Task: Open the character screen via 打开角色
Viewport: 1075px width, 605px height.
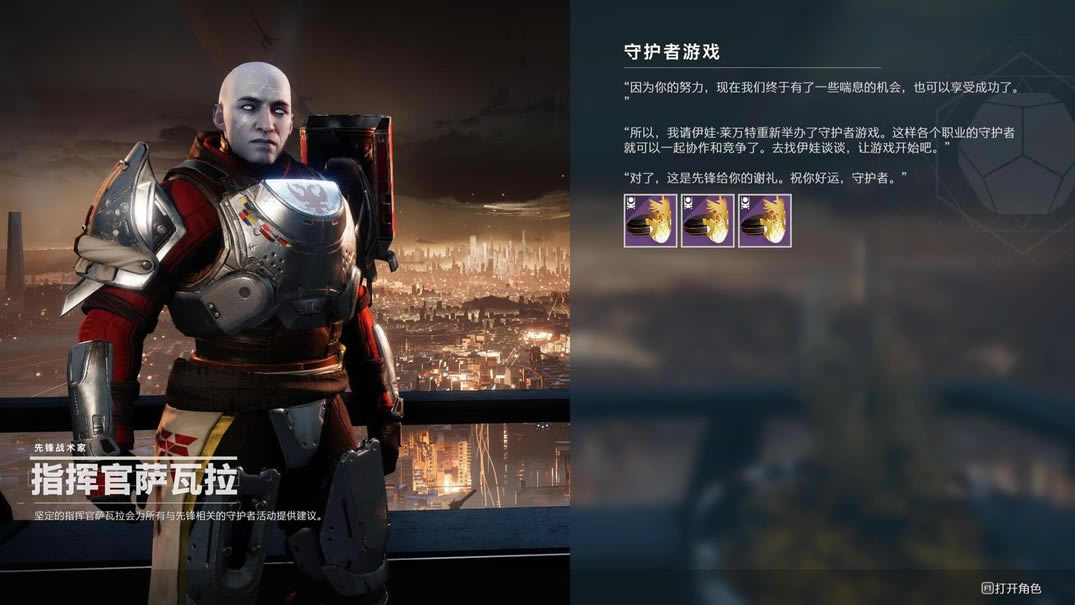Action: (1011, 589)
